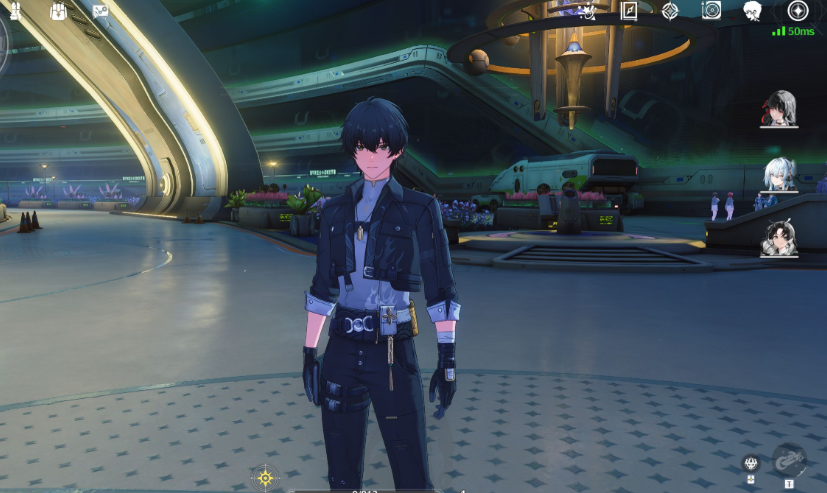
Task: Switch to the white-haired party member
Action: (779, 174)
